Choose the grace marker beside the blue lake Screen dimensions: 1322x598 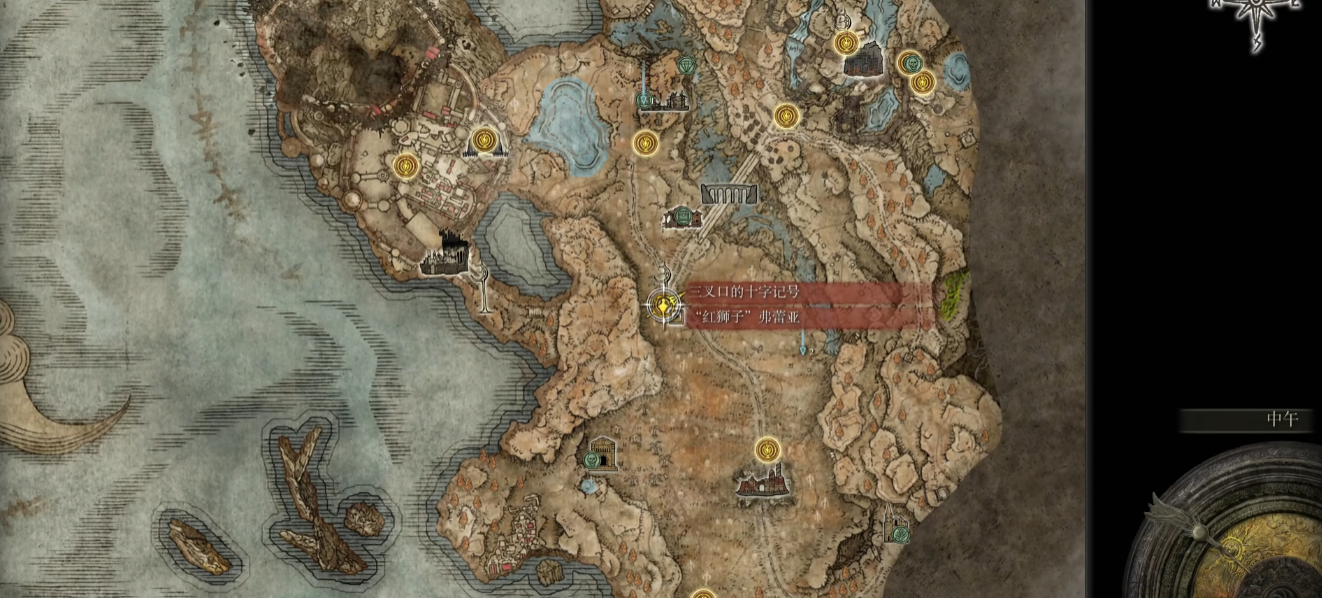(645, 143)
